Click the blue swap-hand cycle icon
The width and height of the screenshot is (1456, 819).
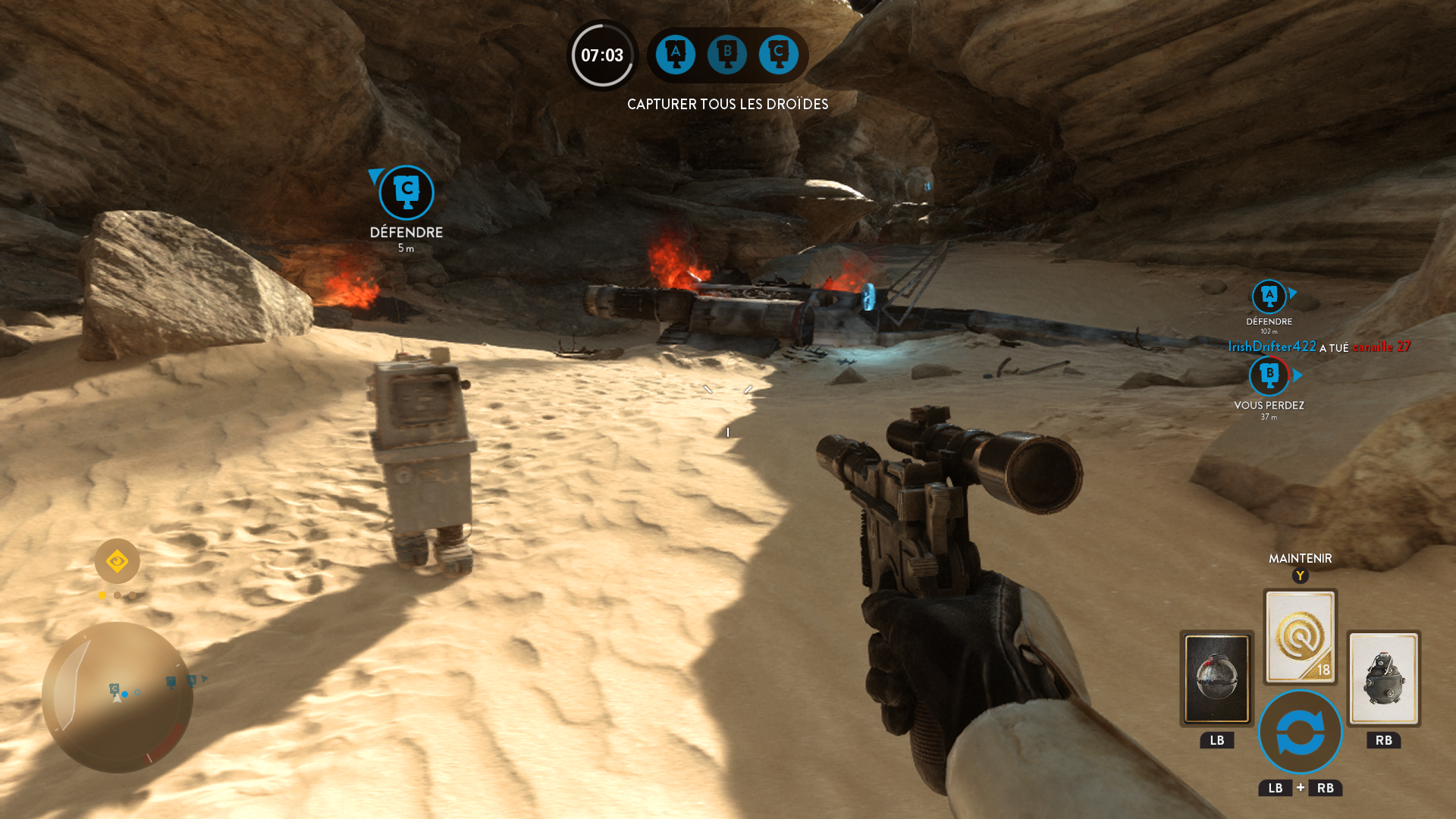(x=1300, y=732)
